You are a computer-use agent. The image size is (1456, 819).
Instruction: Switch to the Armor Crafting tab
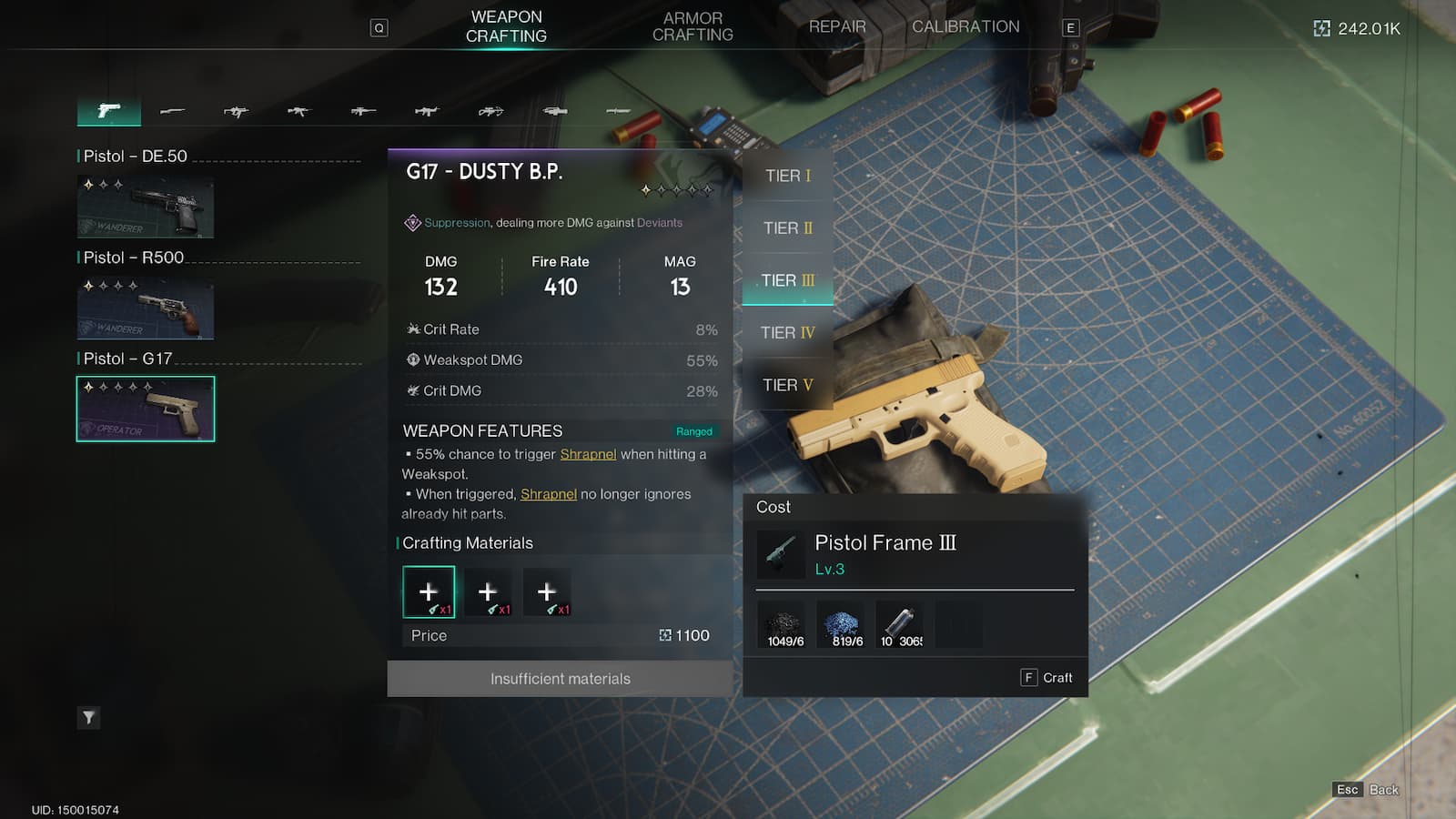click(x=693, y=26)
